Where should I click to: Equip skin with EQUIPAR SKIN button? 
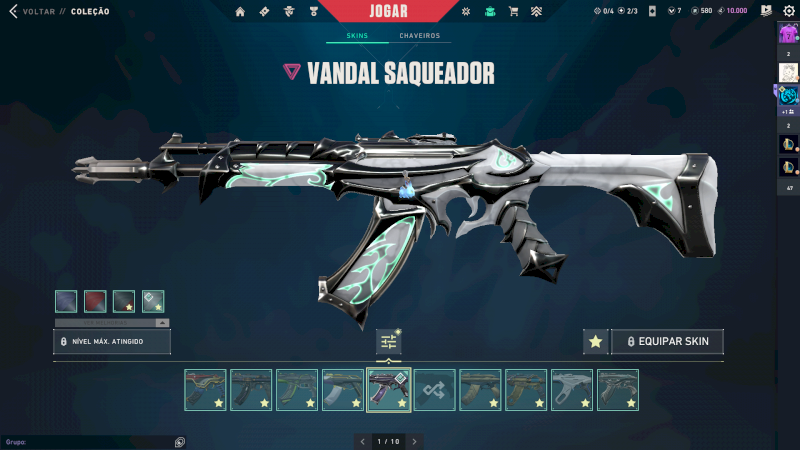tap(667, 341)
